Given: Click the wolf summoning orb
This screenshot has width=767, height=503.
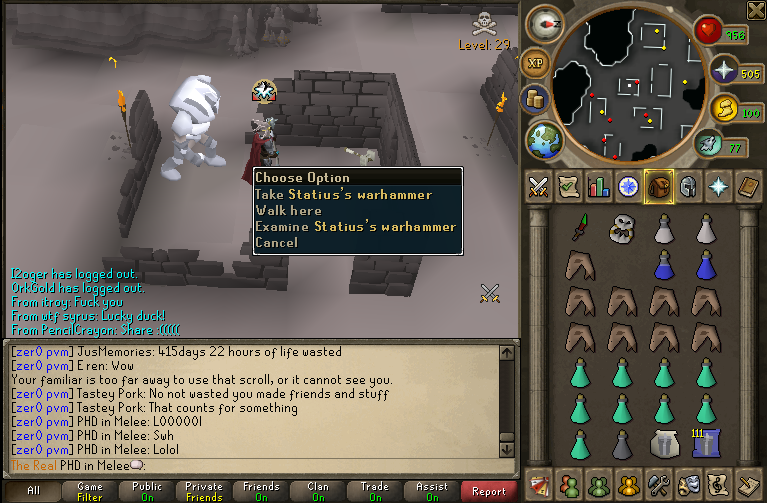Looking at the screenshot, I should click(708, 145).
